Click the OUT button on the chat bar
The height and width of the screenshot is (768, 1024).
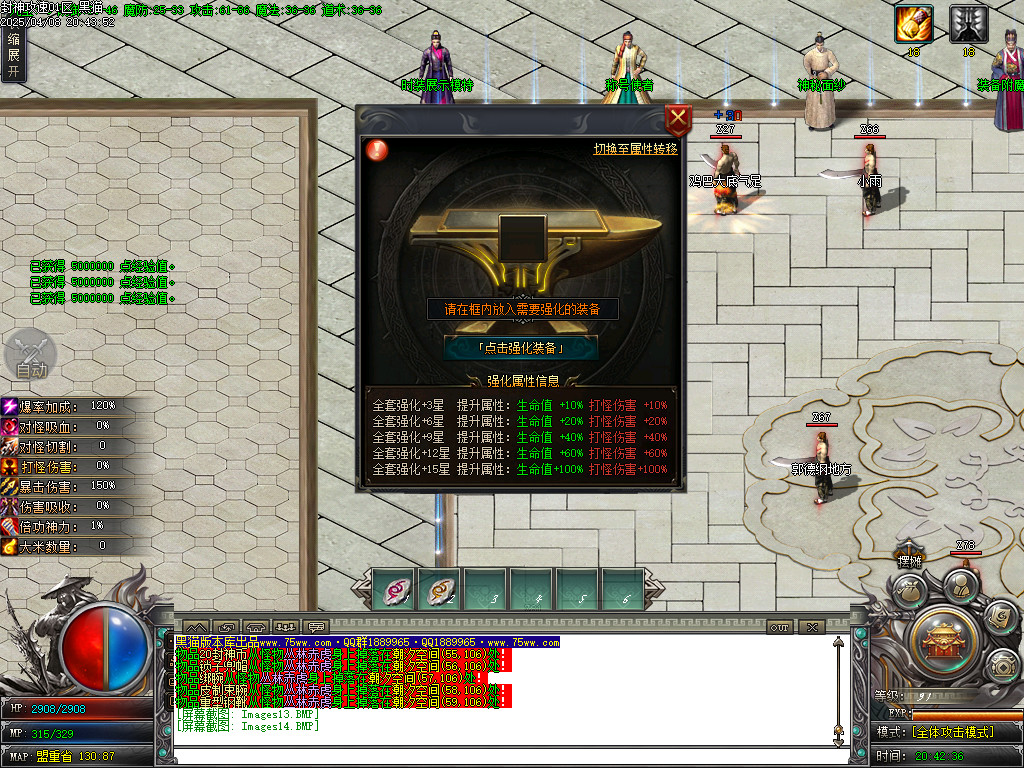click(x=779, y=627)
